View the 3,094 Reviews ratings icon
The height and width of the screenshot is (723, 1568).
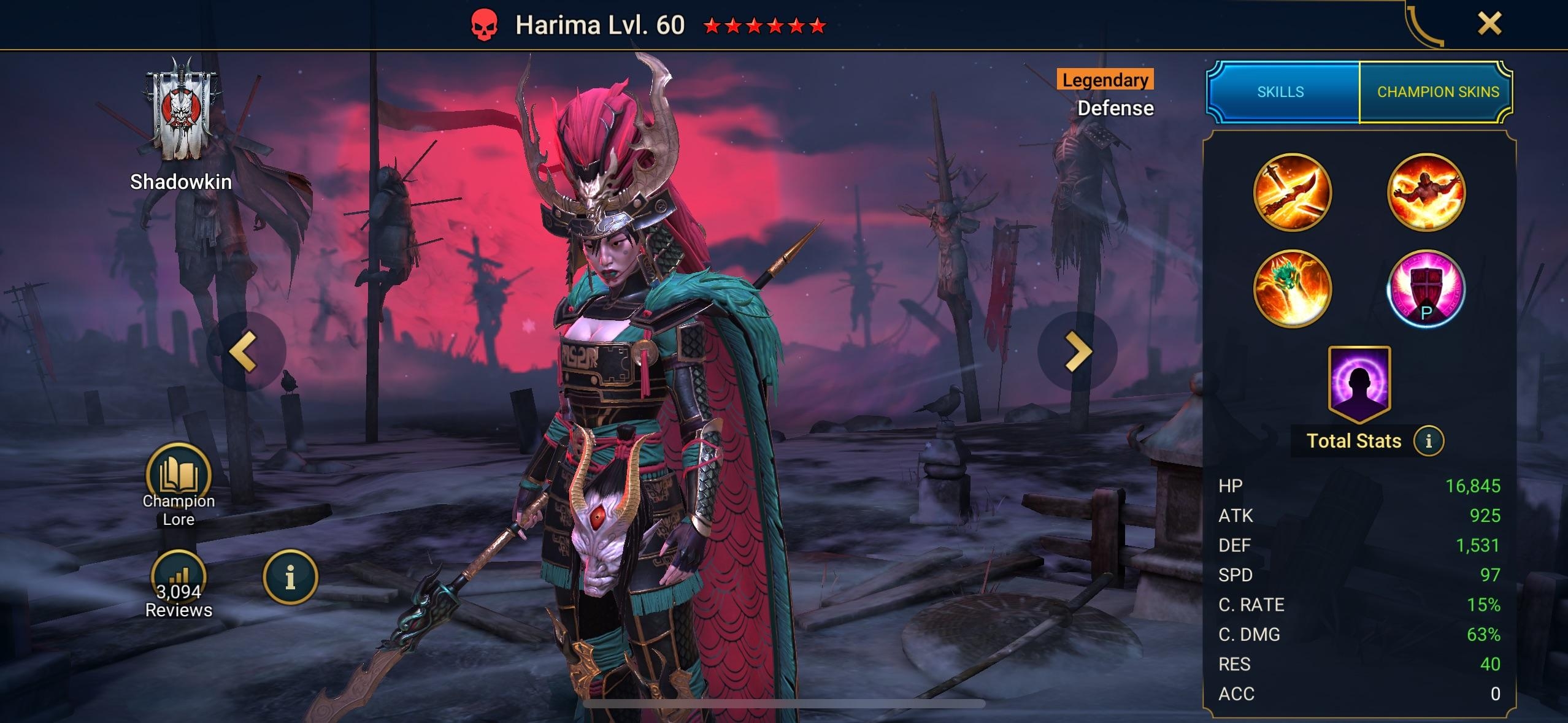tap(179, 578)
